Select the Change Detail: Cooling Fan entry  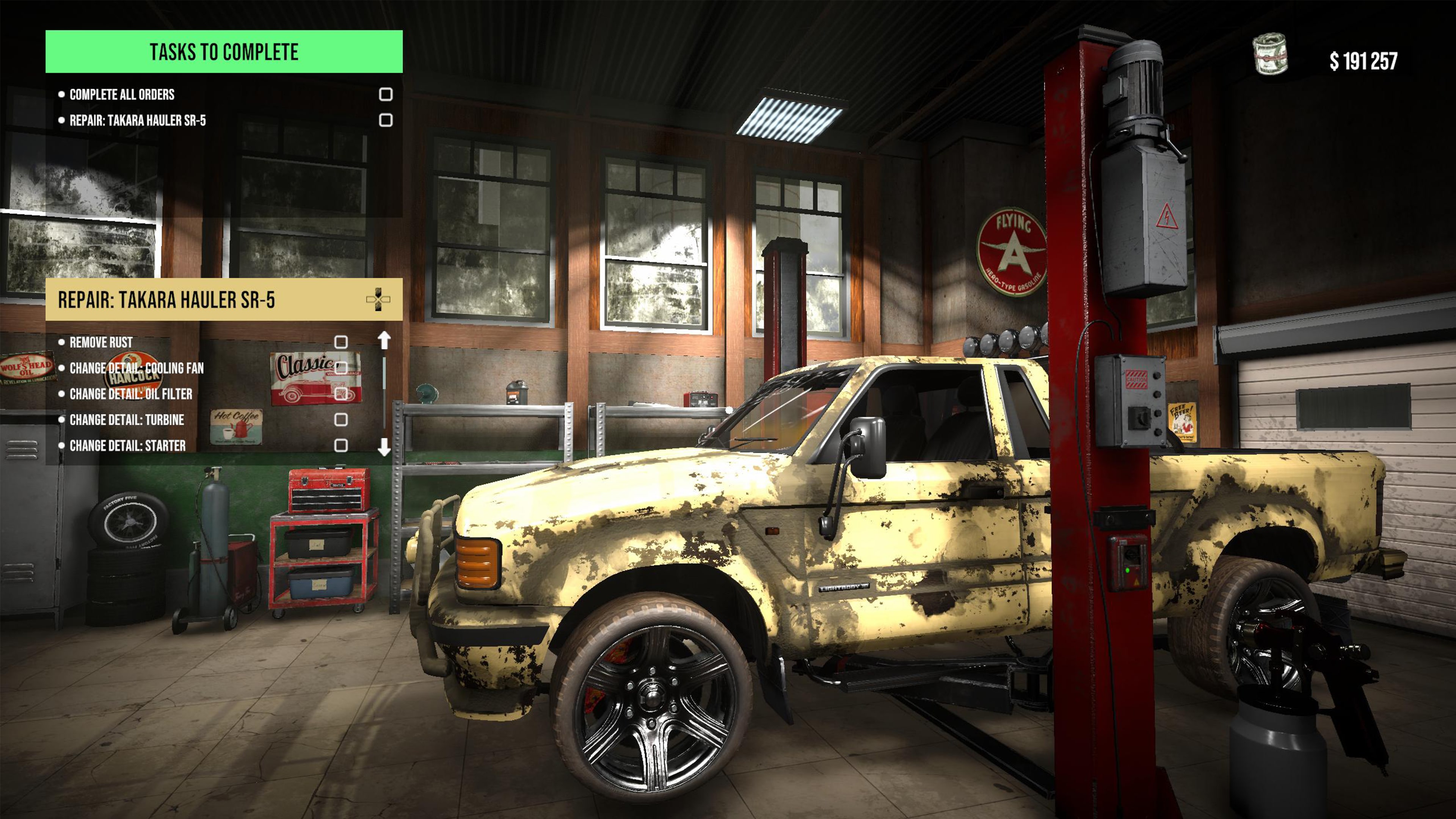(136, 369)
